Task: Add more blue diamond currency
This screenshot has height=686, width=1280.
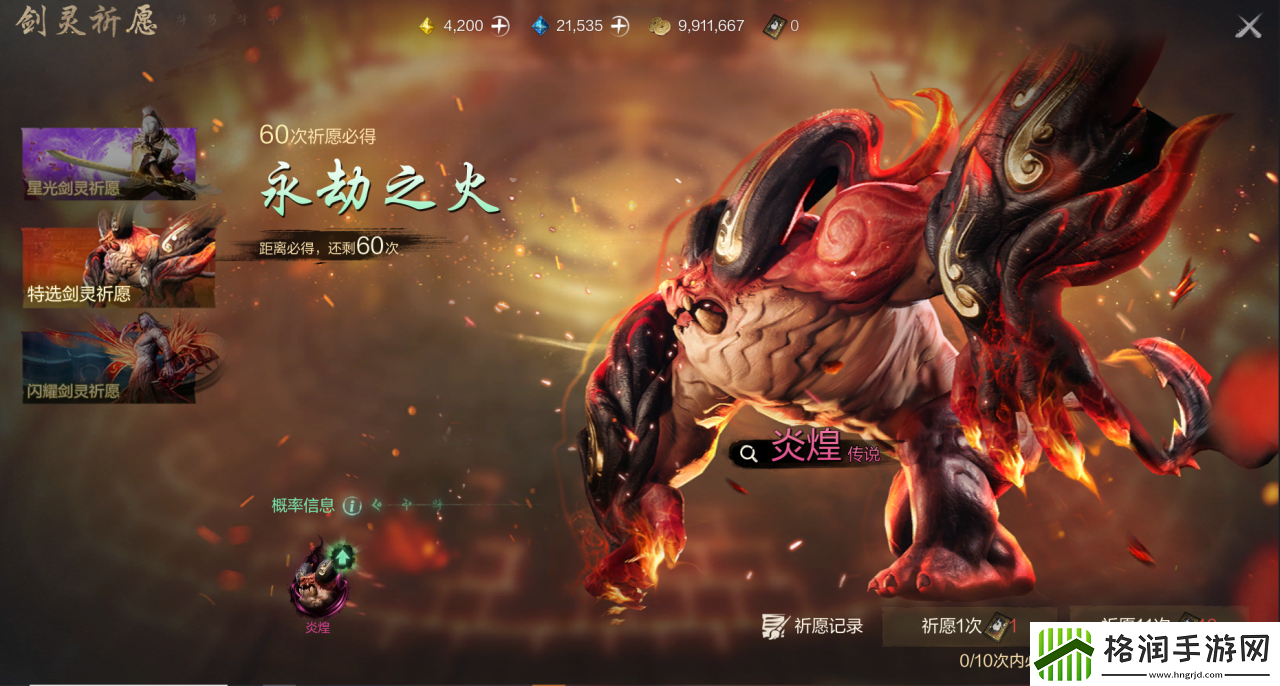Action: pyautogui.click(x=620, y=26)
